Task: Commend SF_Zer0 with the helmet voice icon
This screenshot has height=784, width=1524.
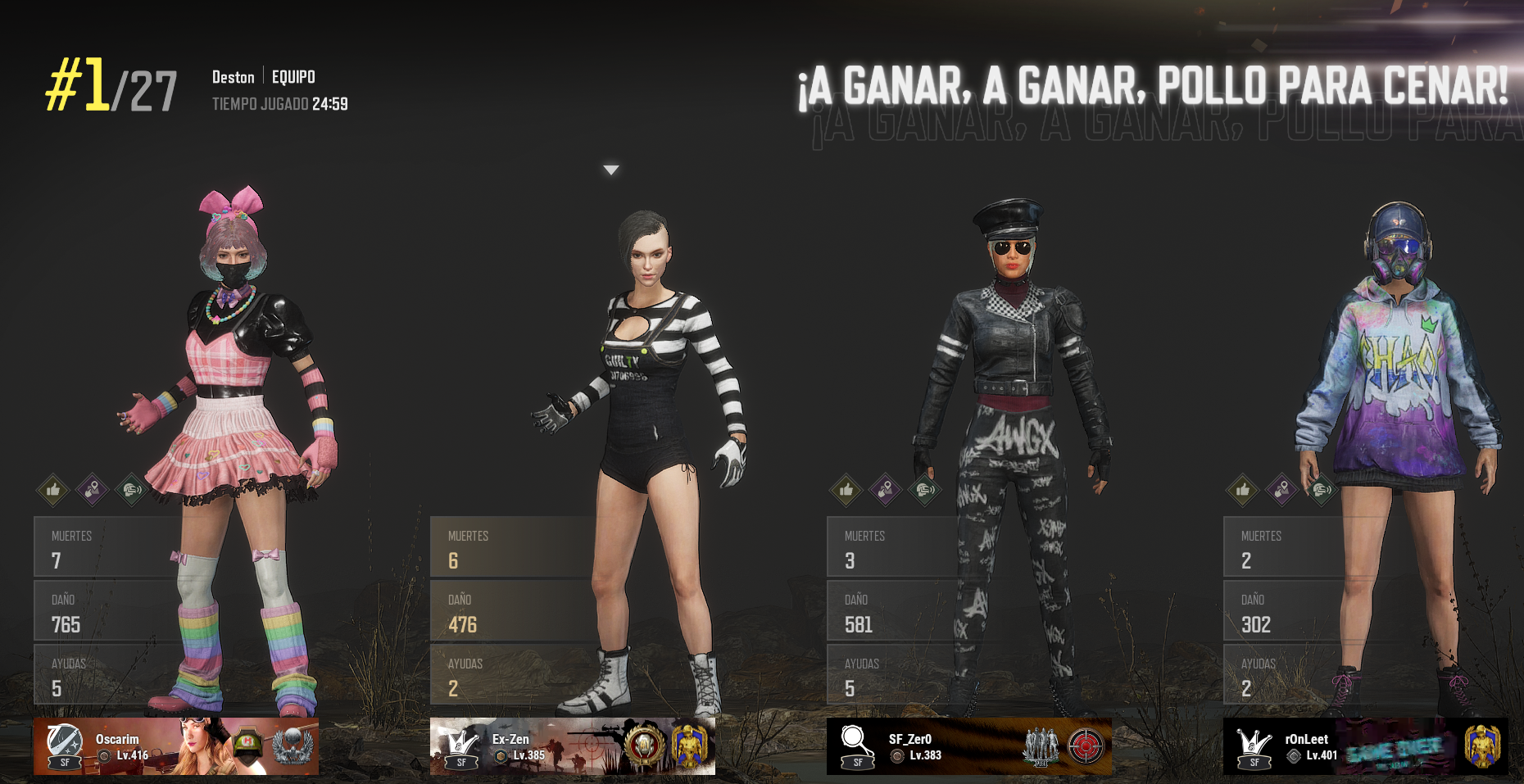Action: coord(924,491)
